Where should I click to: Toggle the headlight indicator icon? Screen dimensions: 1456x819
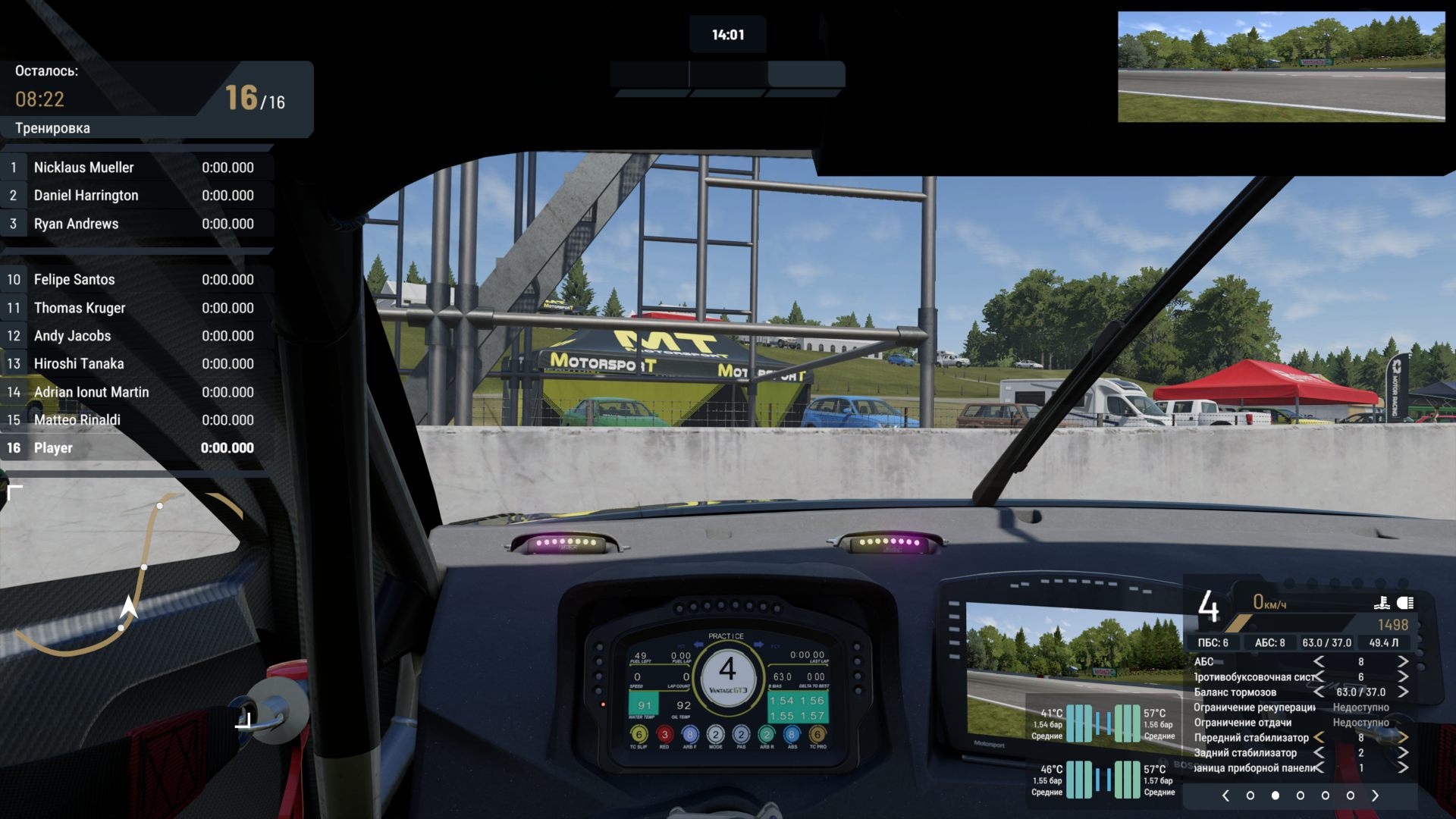coord(1405,603)
